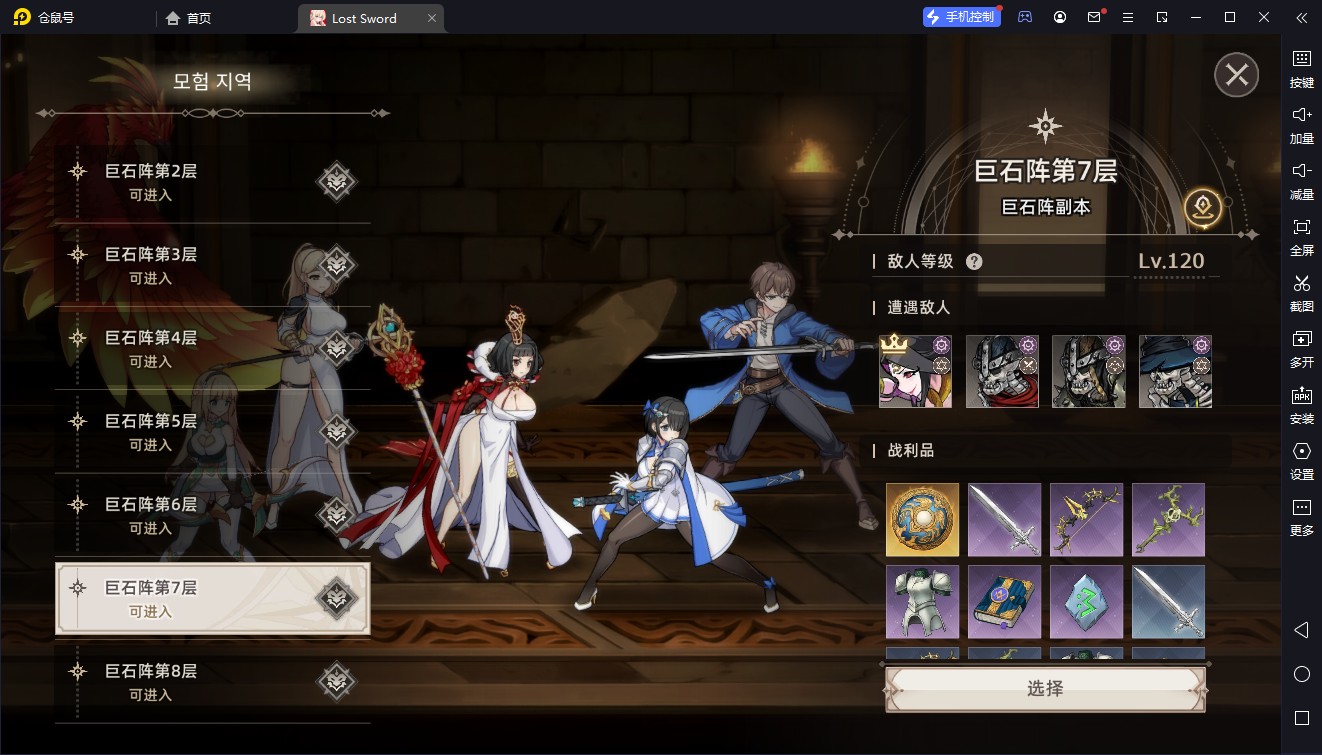
Task: Open 巨石阵第5层 stage row
Action: point(212,432)
